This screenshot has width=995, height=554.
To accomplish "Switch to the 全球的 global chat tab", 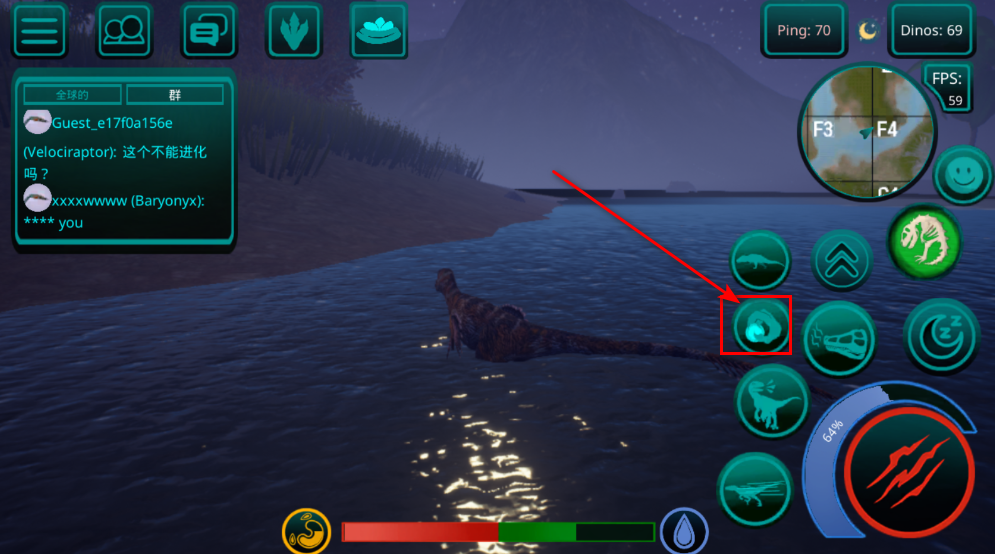I will (x=72, y=95).
